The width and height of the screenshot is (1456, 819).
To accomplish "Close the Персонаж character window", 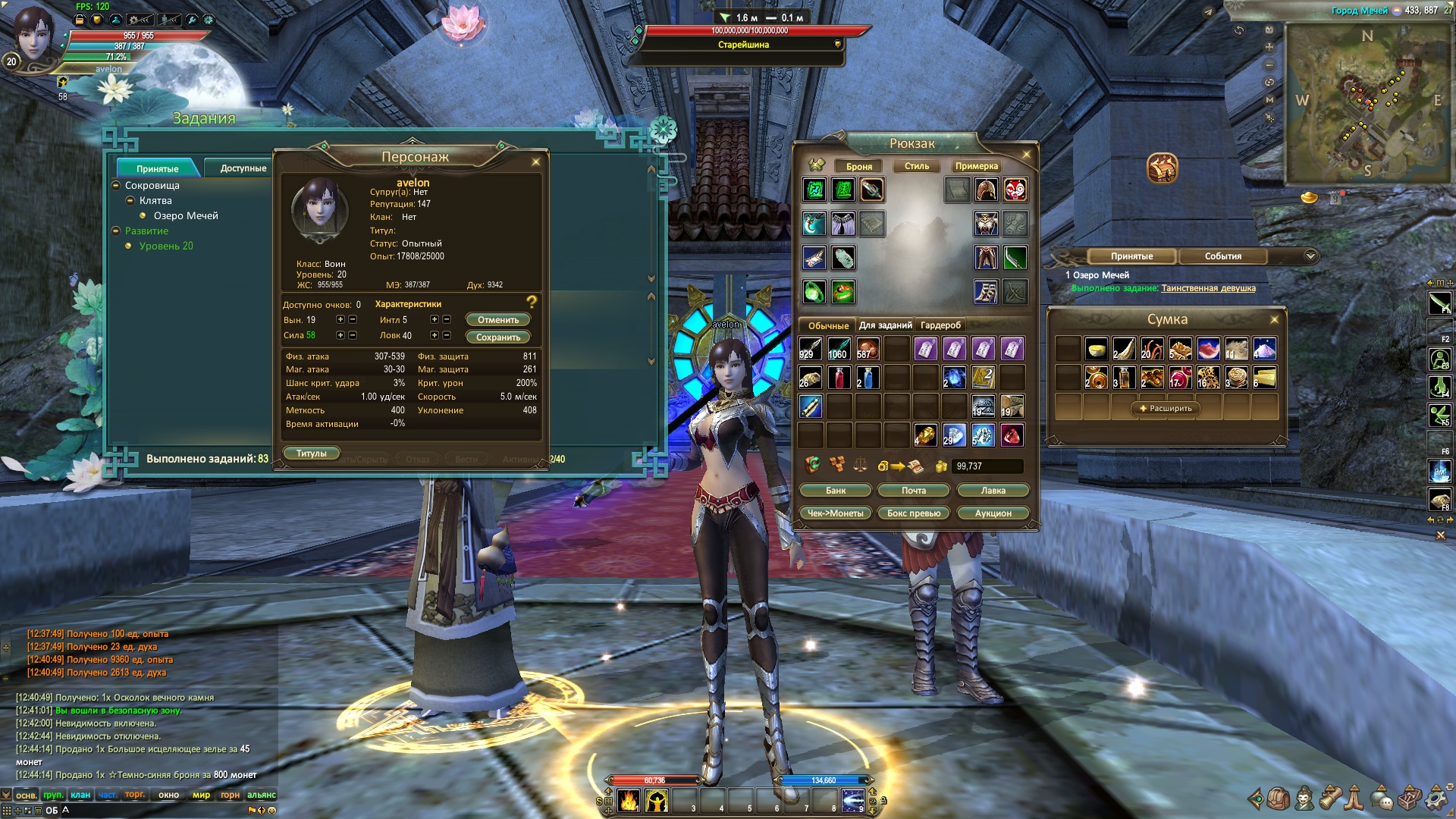I will [536, 162].
